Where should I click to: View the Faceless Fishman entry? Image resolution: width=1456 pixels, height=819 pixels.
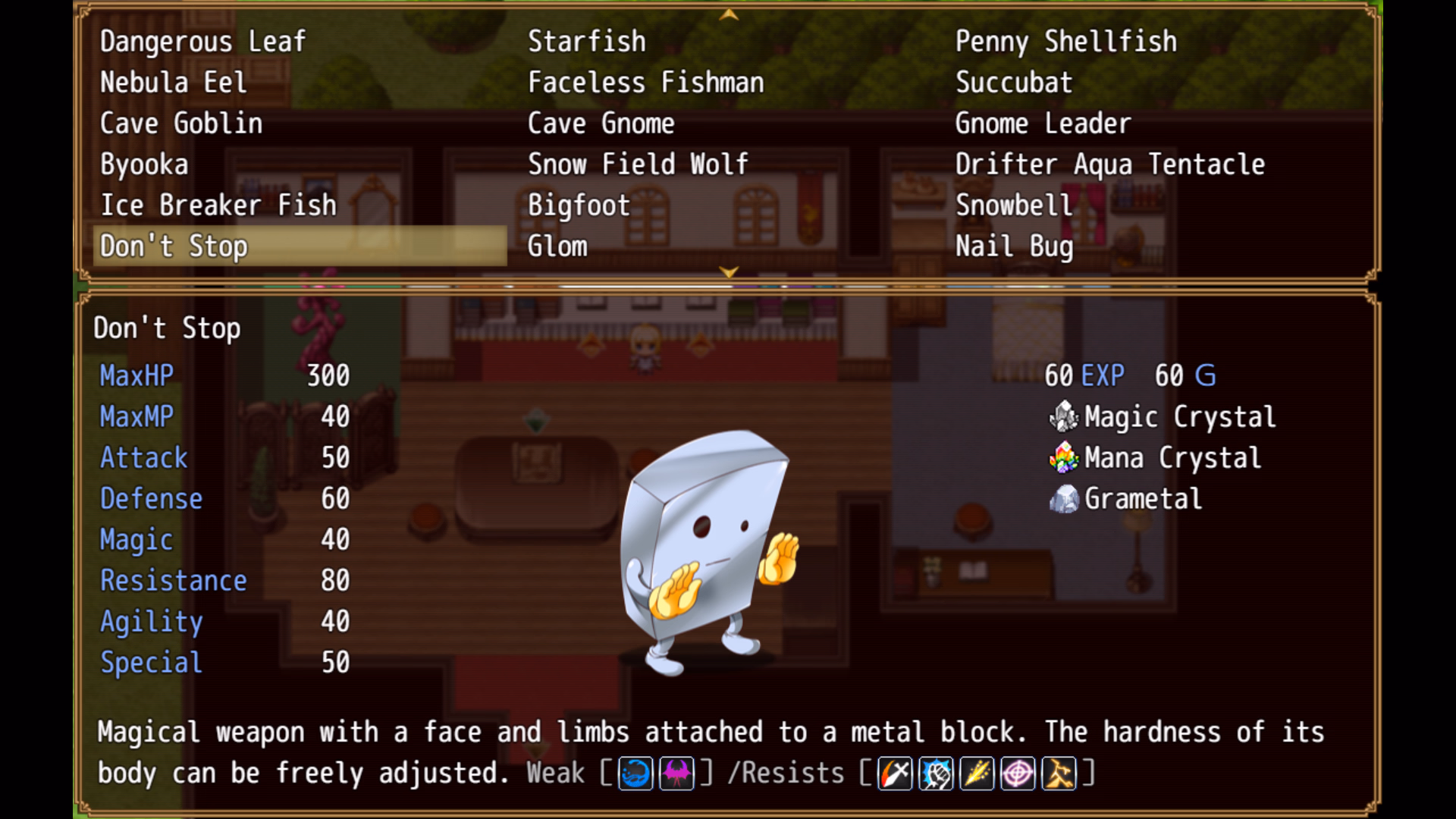click(x=645, y=83)
